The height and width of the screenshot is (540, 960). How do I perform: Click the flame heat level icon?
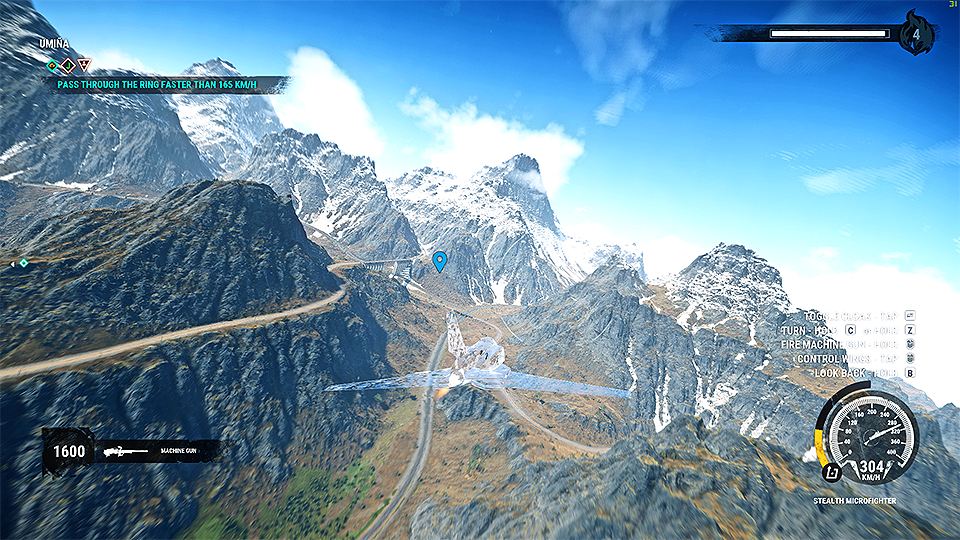click(916, 35)
